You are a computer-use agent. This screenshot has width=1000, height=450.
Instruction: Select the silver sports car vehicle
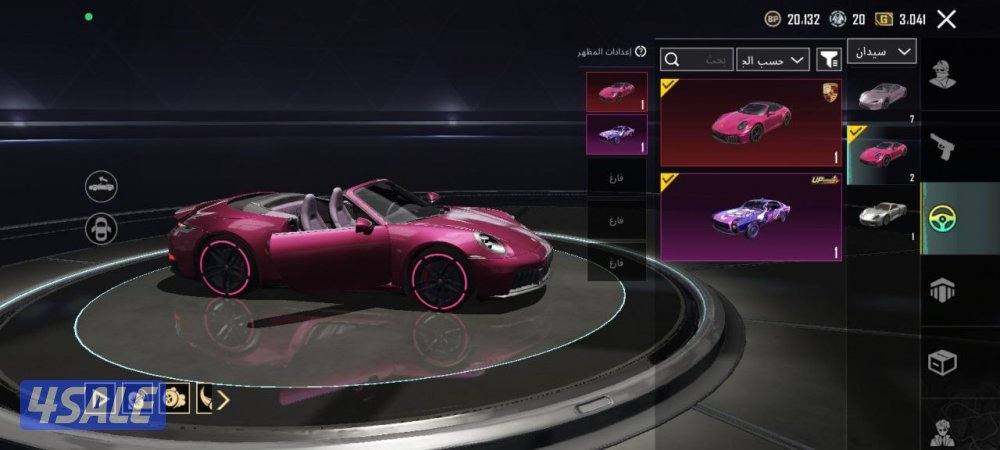coord(882,212)
